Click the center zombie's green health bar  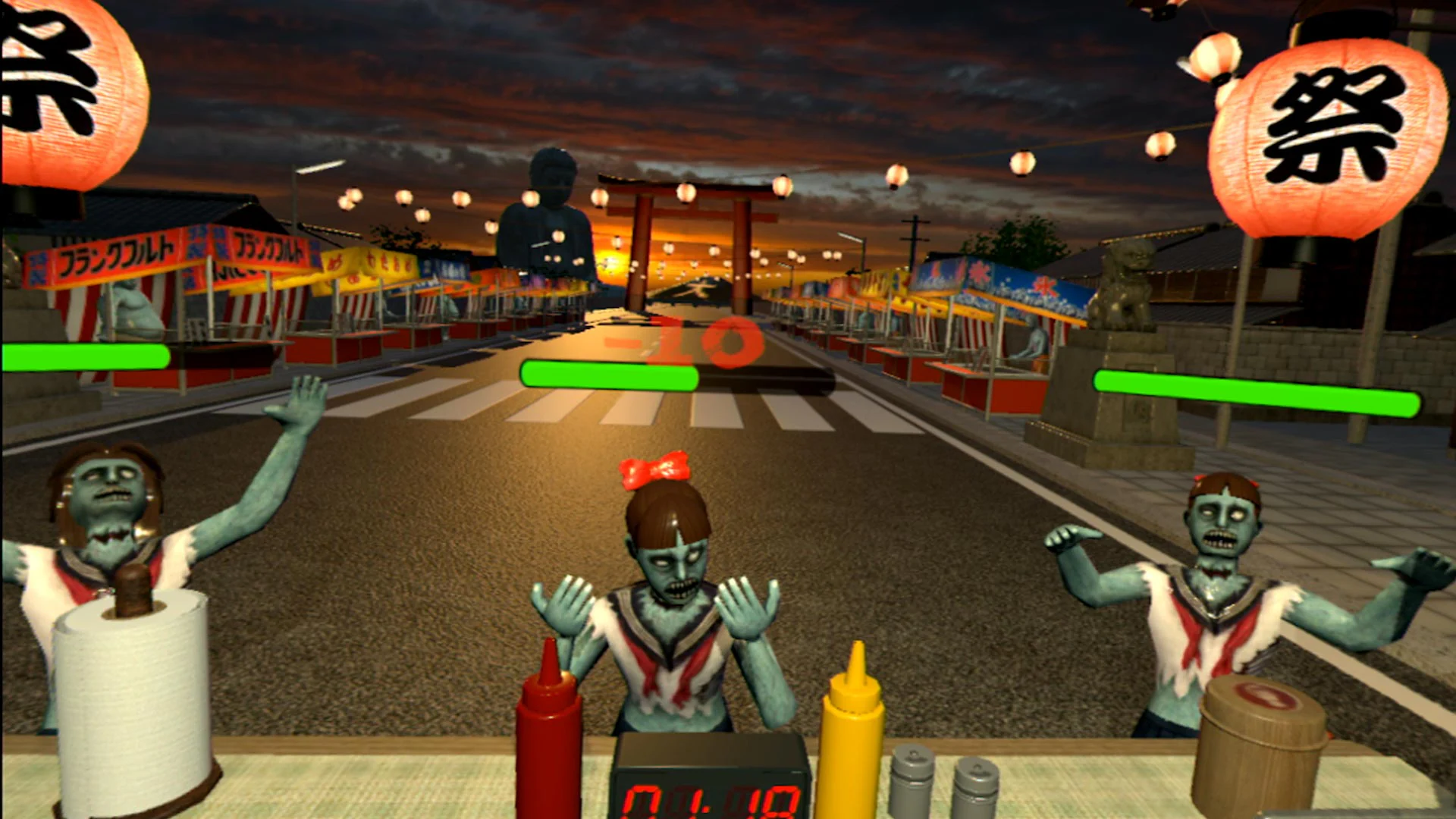607,375
